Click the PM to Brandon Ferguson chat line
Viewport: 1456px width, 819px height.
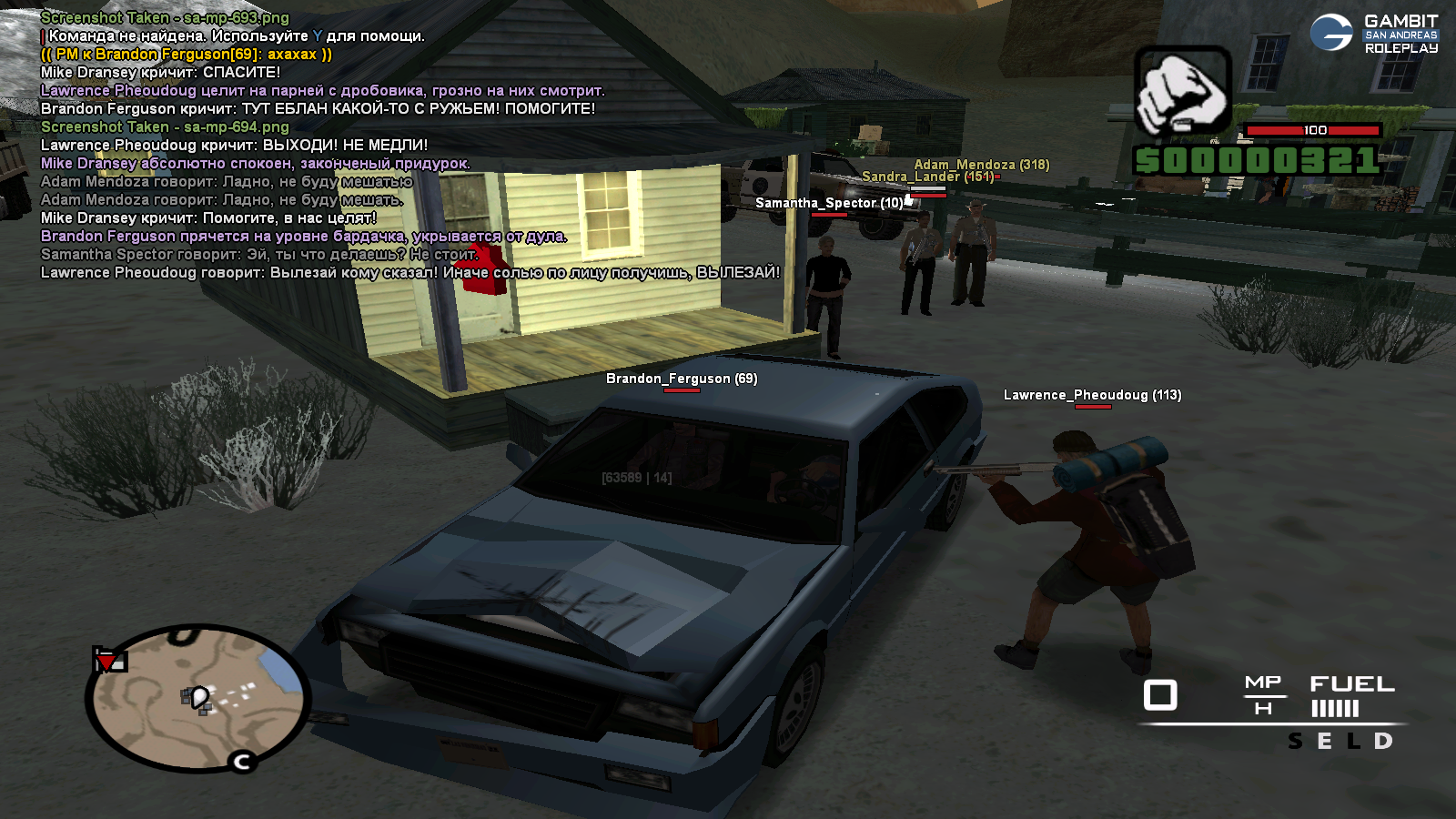pyautogui.click(x=187, y=54)
